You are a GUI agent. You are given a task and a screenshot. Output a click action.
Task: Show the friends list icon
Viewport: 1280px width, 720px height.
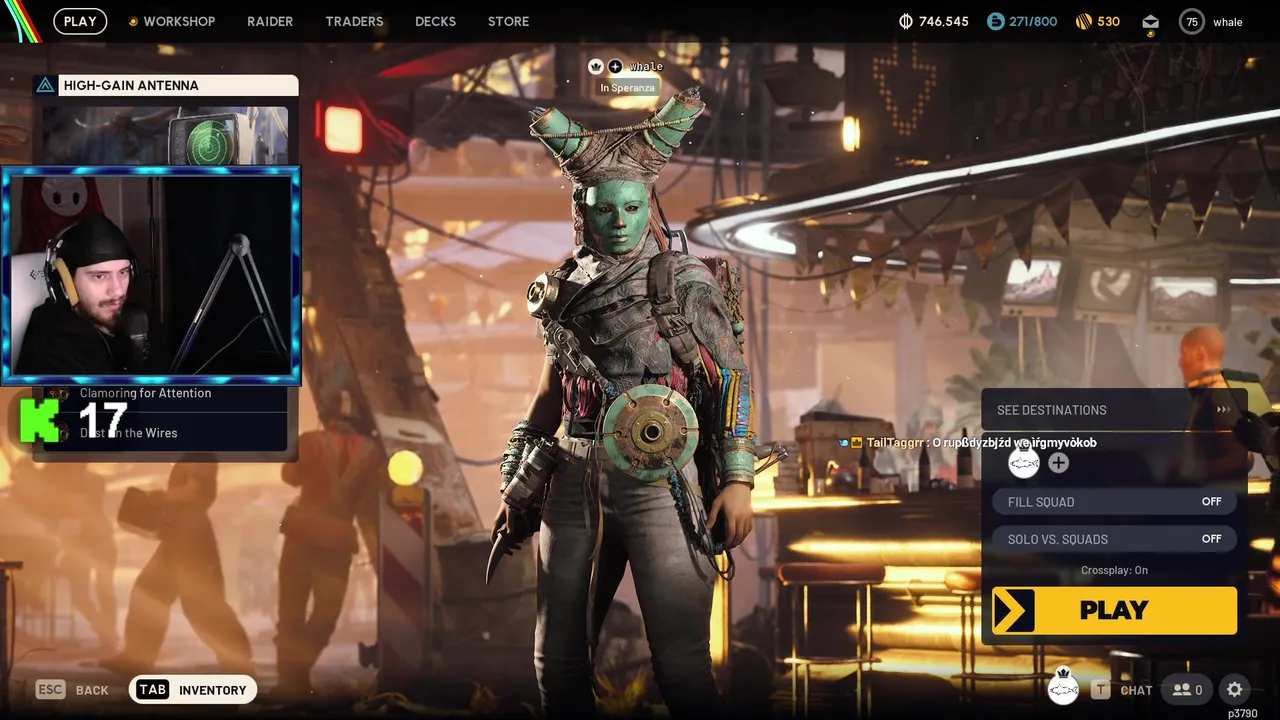click(x=1187, y=689)
